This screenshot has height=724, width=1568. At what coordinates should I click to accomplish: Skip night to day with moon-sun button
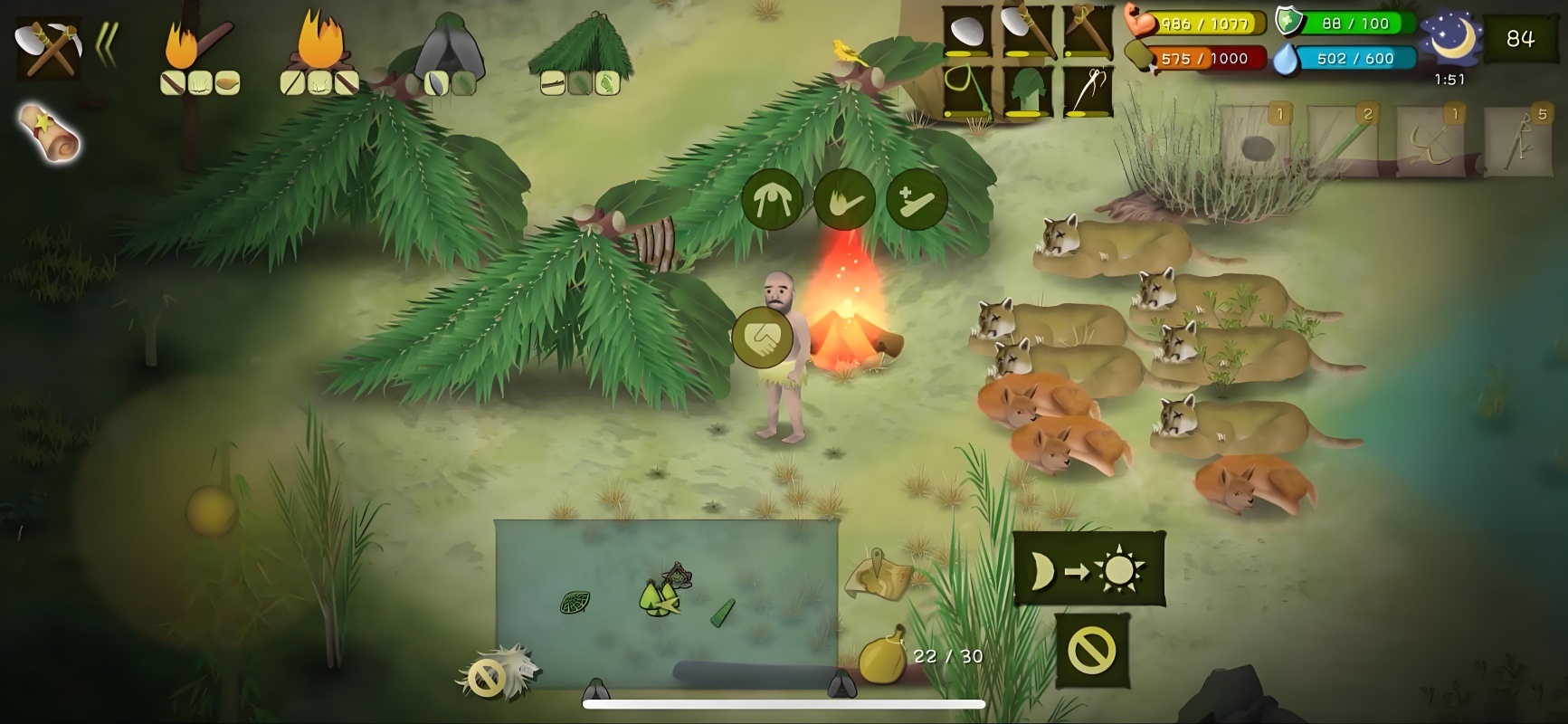(1088, 569)
